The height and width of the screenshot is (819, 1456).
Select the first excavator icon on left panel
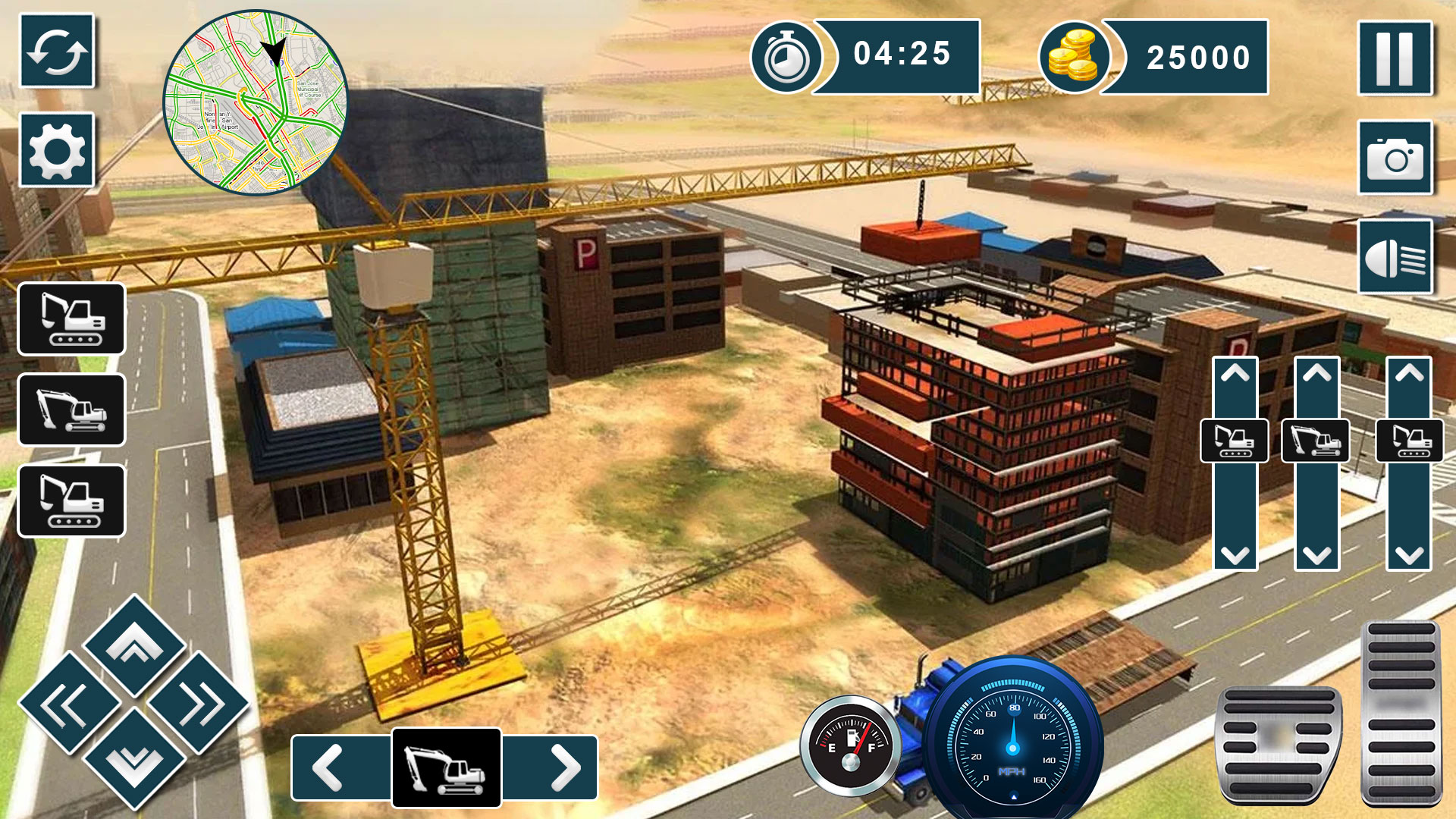coord(72,320)
